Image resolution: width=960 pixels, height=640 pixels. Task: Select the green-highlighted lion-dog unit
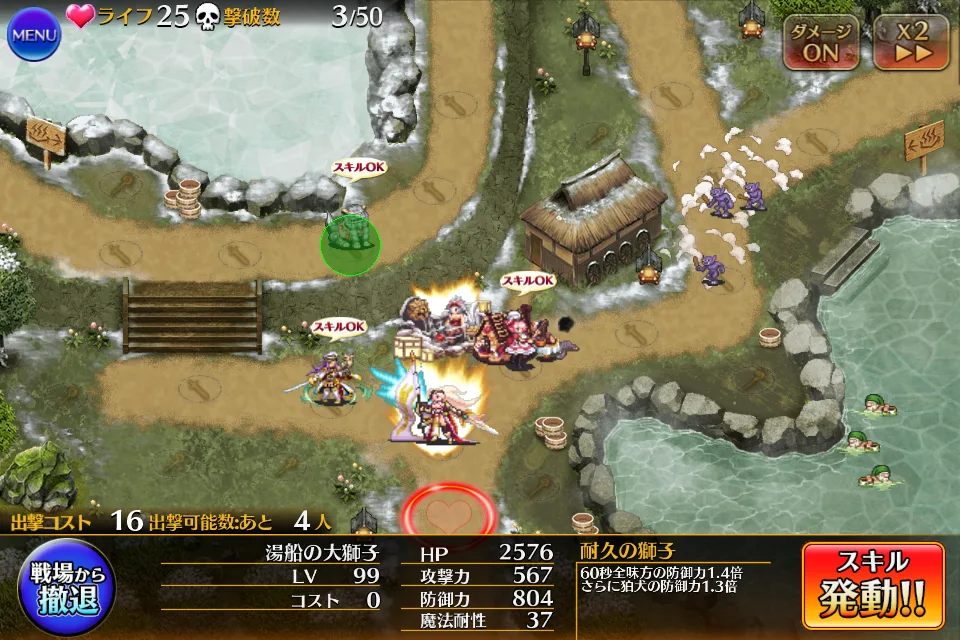(x=350, y=243)
